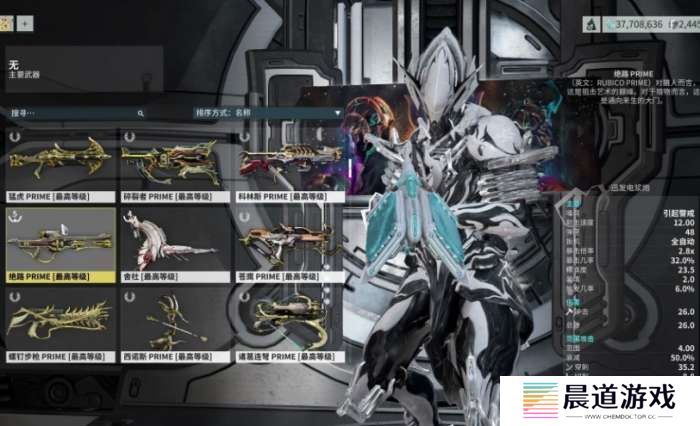
Task: Open the player profile icon
Action: point(9,22)
